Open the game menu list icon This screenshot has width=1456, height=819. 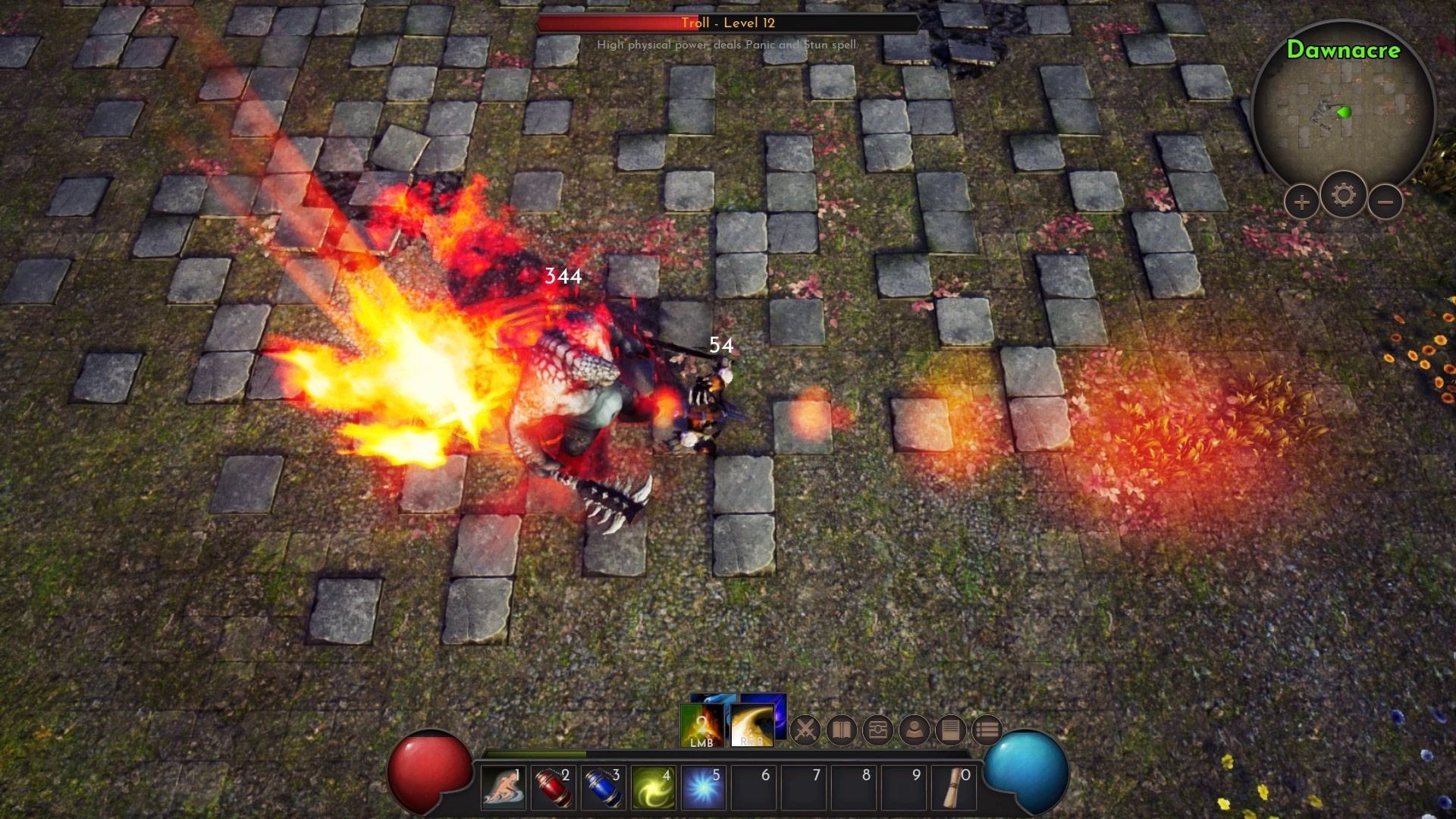[x=987, y=730]
